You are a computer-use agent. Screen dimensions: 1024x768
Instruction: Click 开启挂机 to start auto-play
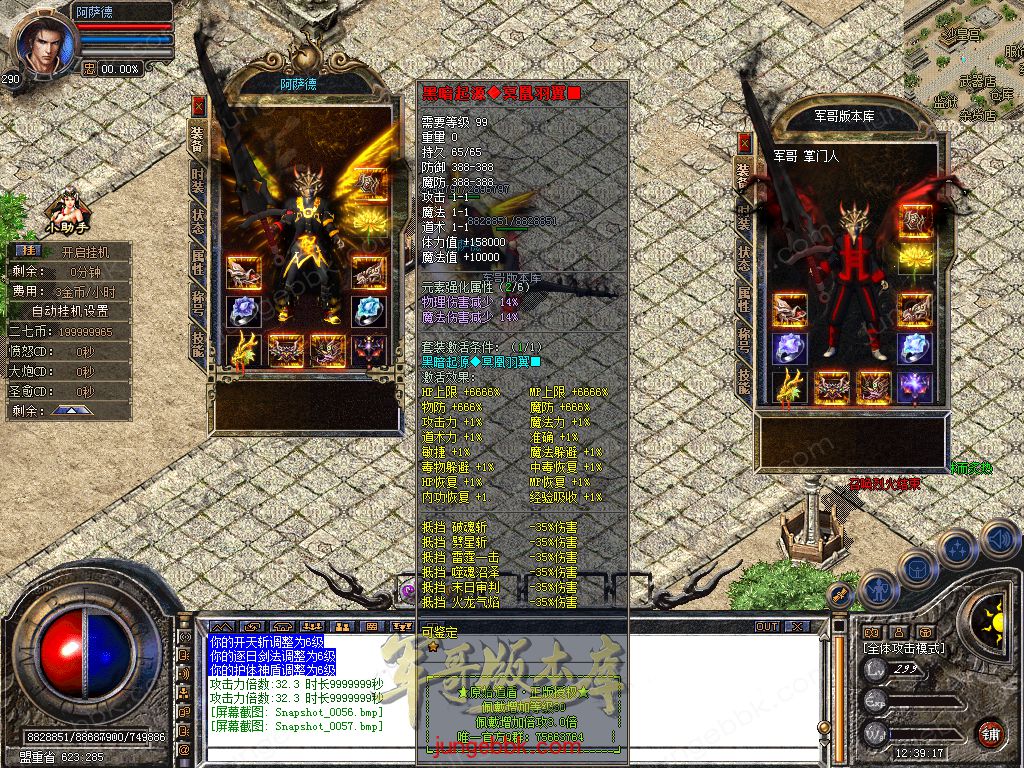pyautogui.click(x=84, y=251)
